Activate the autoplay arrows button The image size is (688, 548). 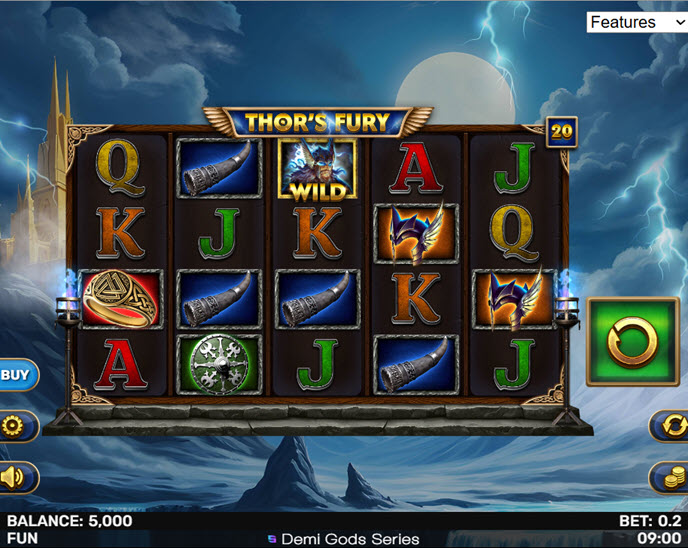(671, 426)
